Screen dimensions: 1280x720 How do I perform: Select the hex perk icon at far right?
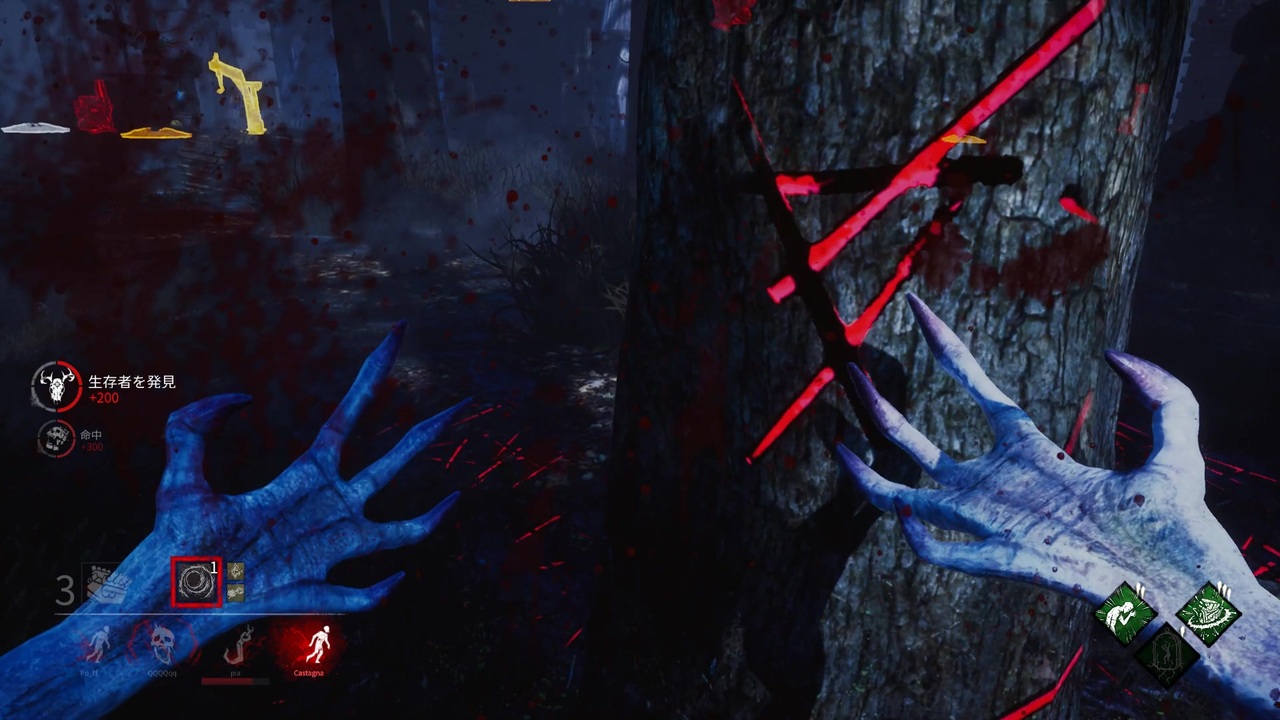point(1209,611)
